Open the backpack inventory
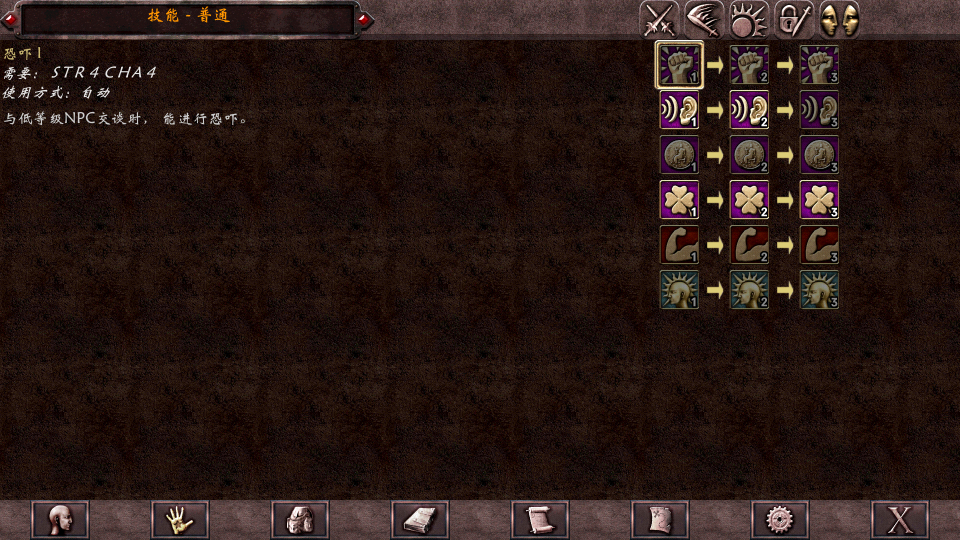Screen dimensions: 960x540 pyautogui.click(x=300, y=520)
